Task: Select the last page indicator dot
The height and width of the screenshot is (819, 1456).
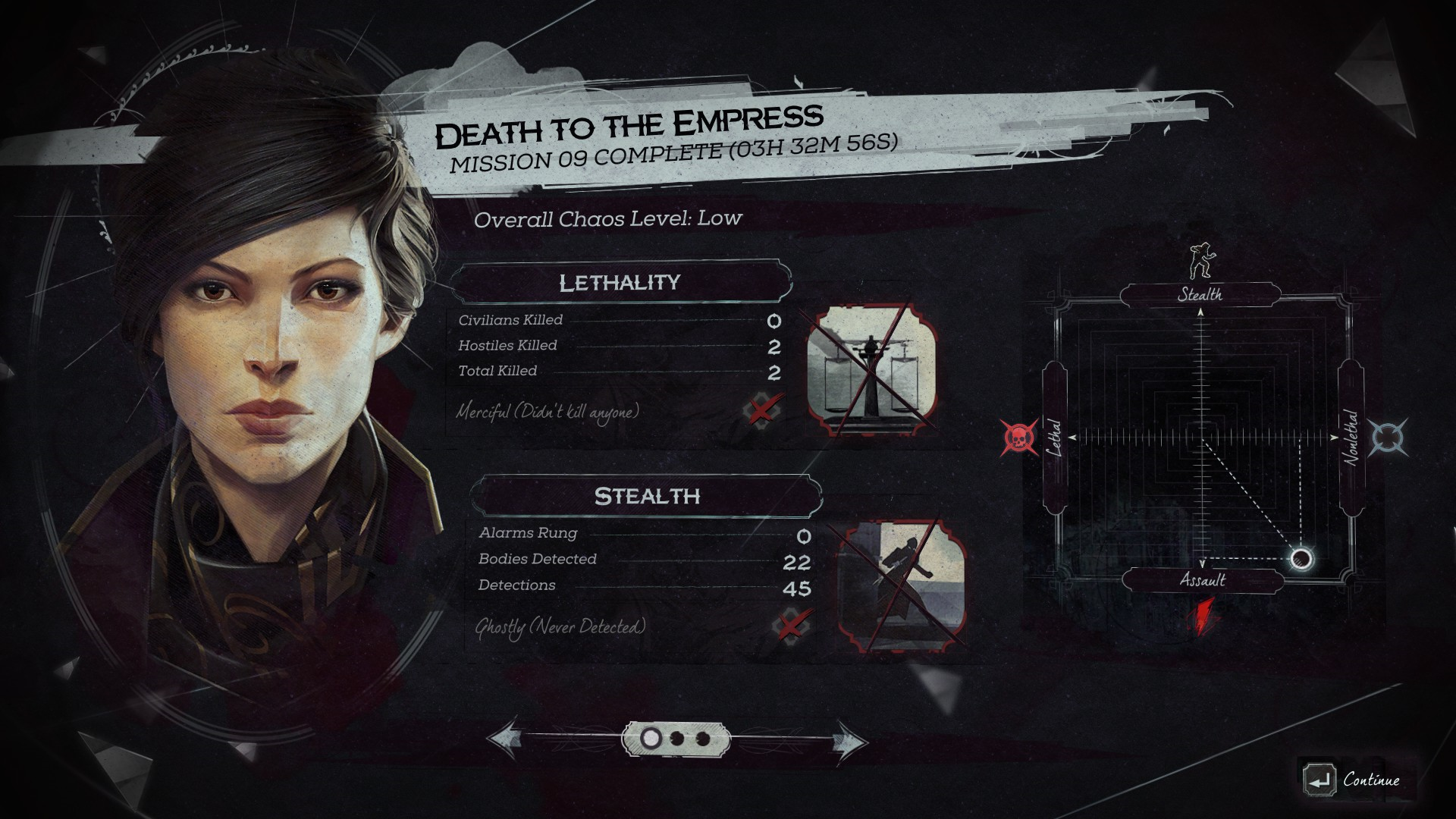Action: (703, 738)
